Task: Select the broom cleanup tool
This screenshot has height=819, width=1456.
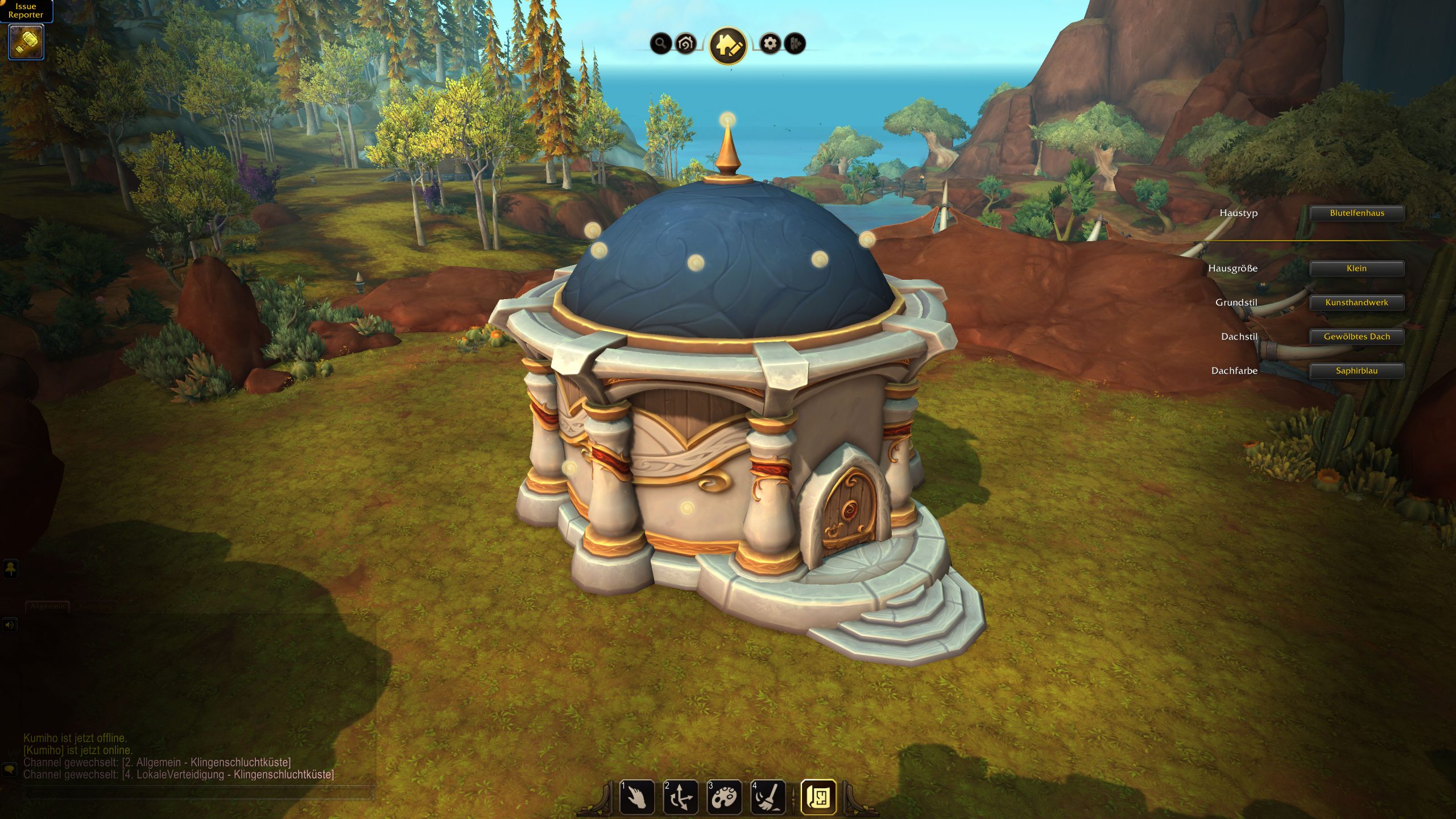Action: click(768, 797)
